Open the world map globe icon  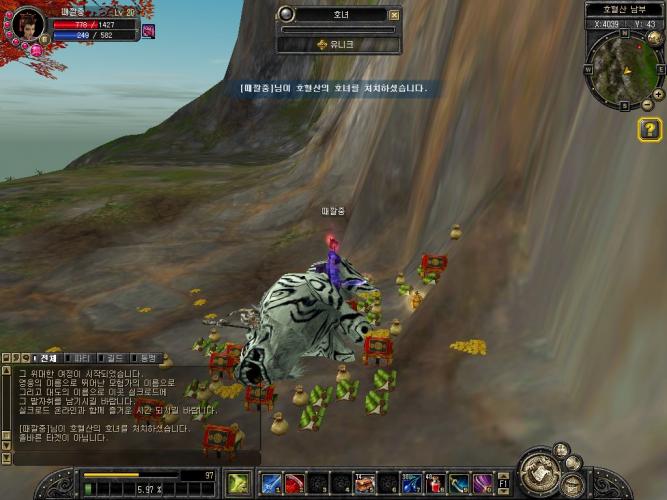point(654,39)
